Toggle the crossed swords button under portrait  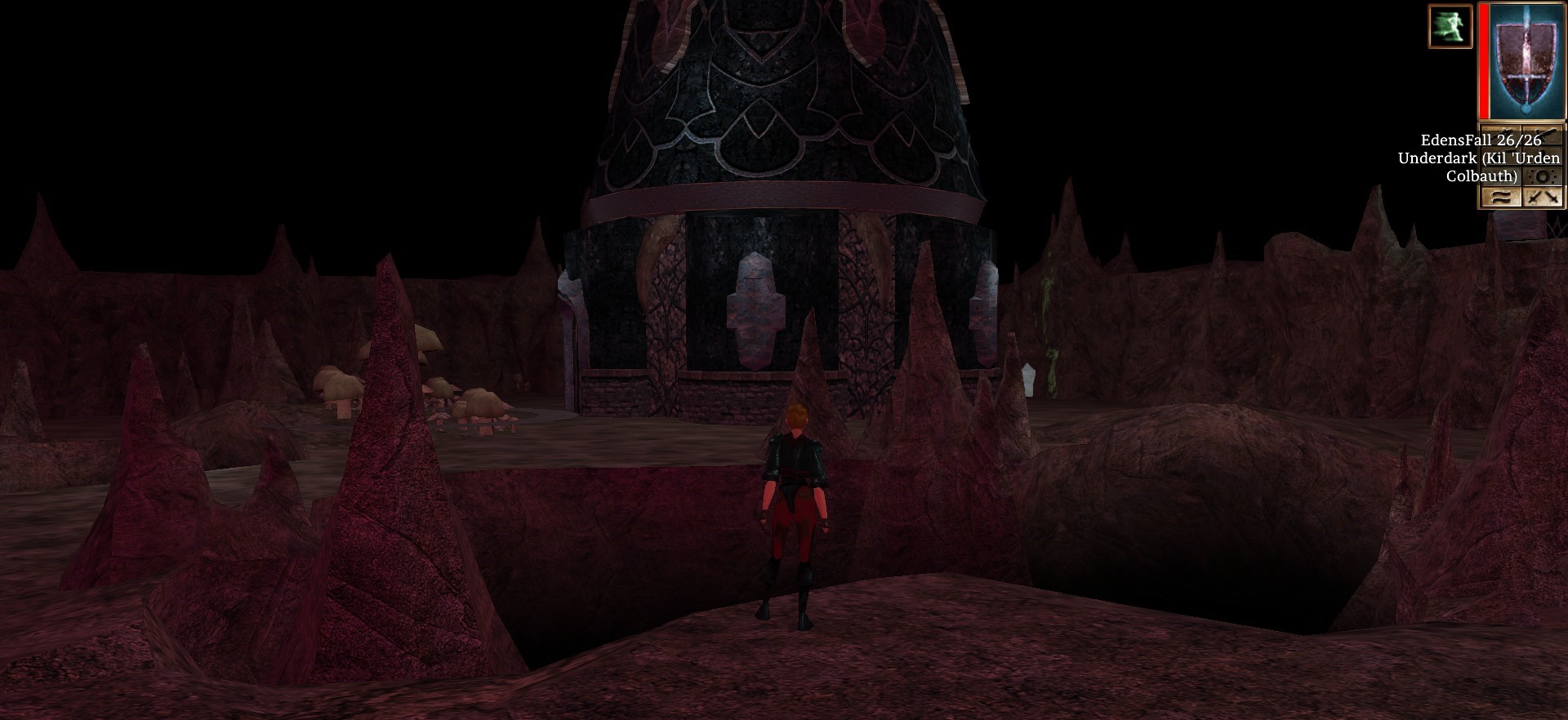1543,197
